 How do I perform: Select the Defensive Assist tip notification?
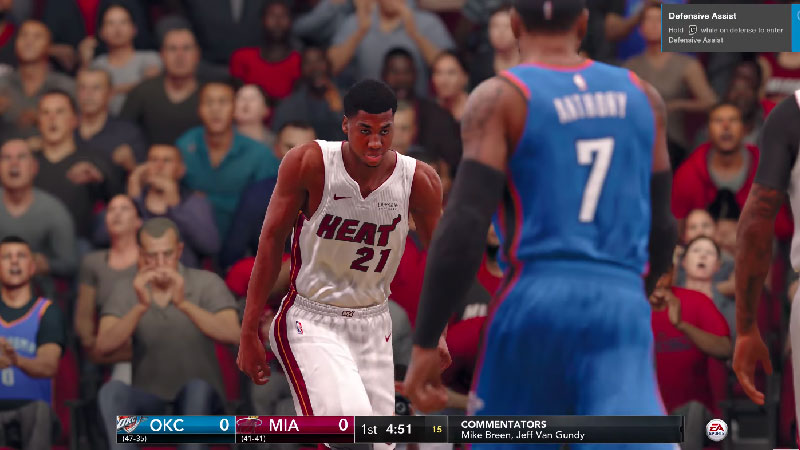tap(730, 27)
